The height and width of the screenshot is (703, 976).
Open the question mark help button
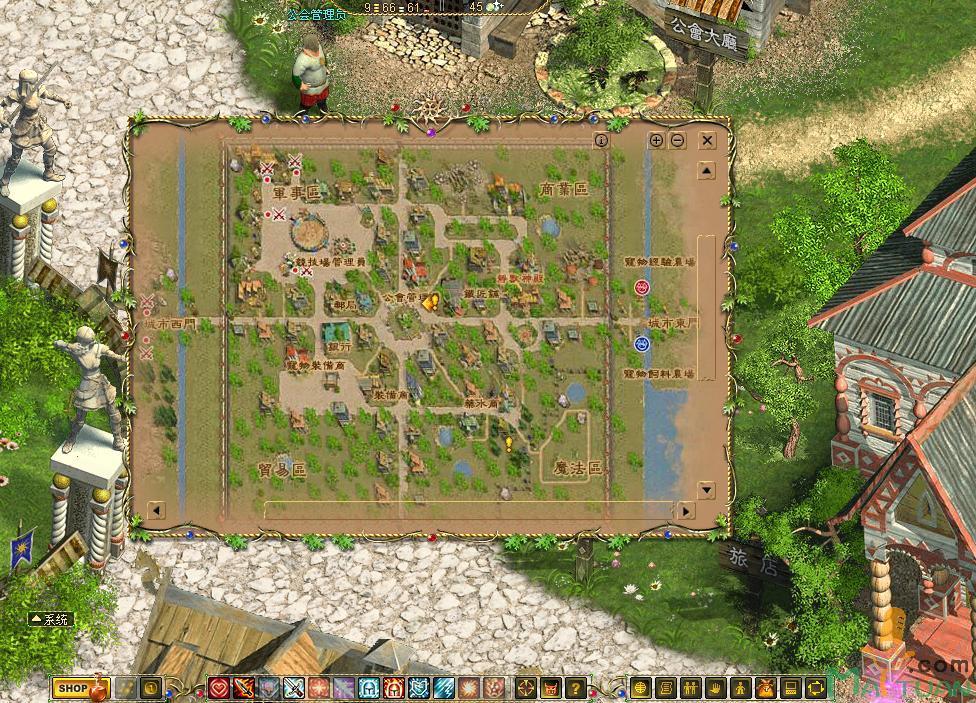point(575,688)
